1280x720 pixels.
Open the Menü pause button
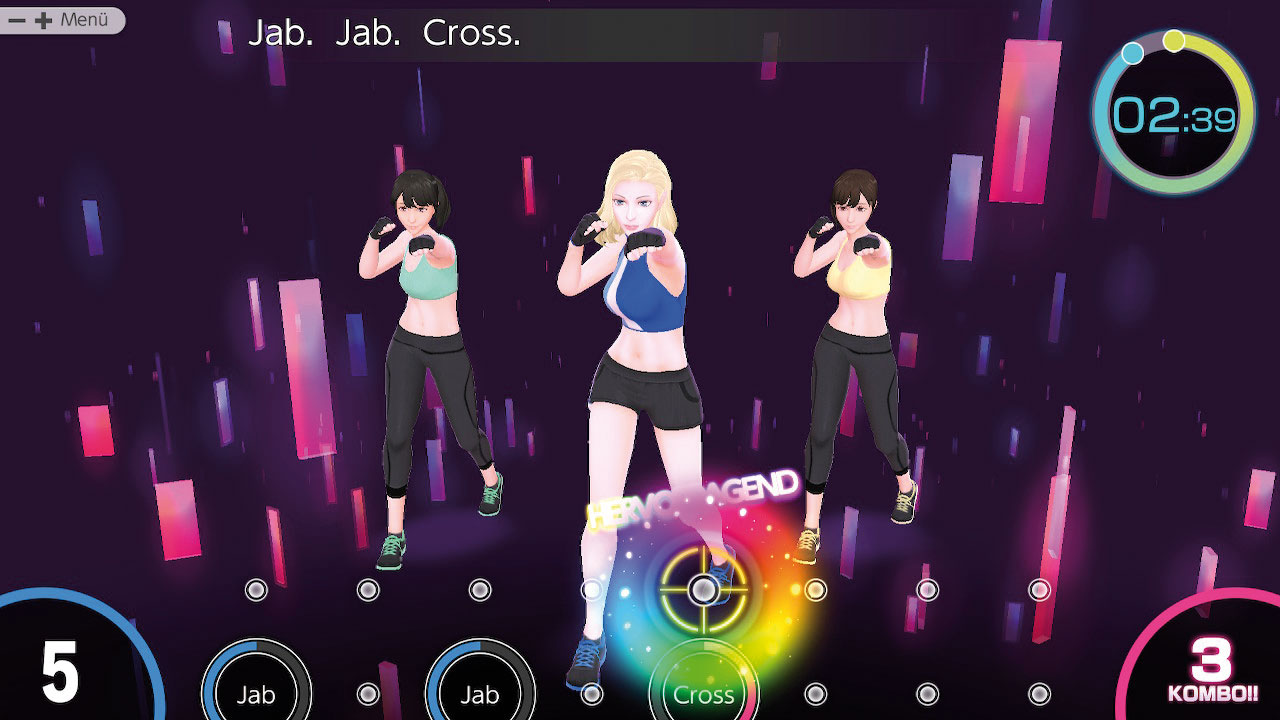coord(62,20)
